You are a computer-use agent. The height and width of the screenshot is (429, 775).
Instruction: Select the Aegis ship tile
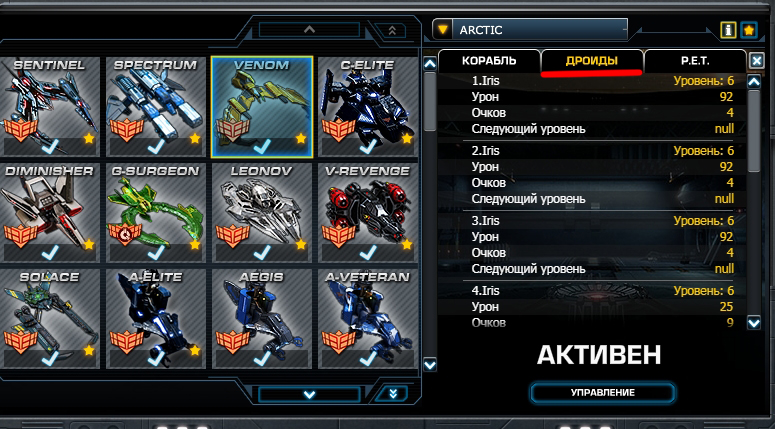pos(261,313)
